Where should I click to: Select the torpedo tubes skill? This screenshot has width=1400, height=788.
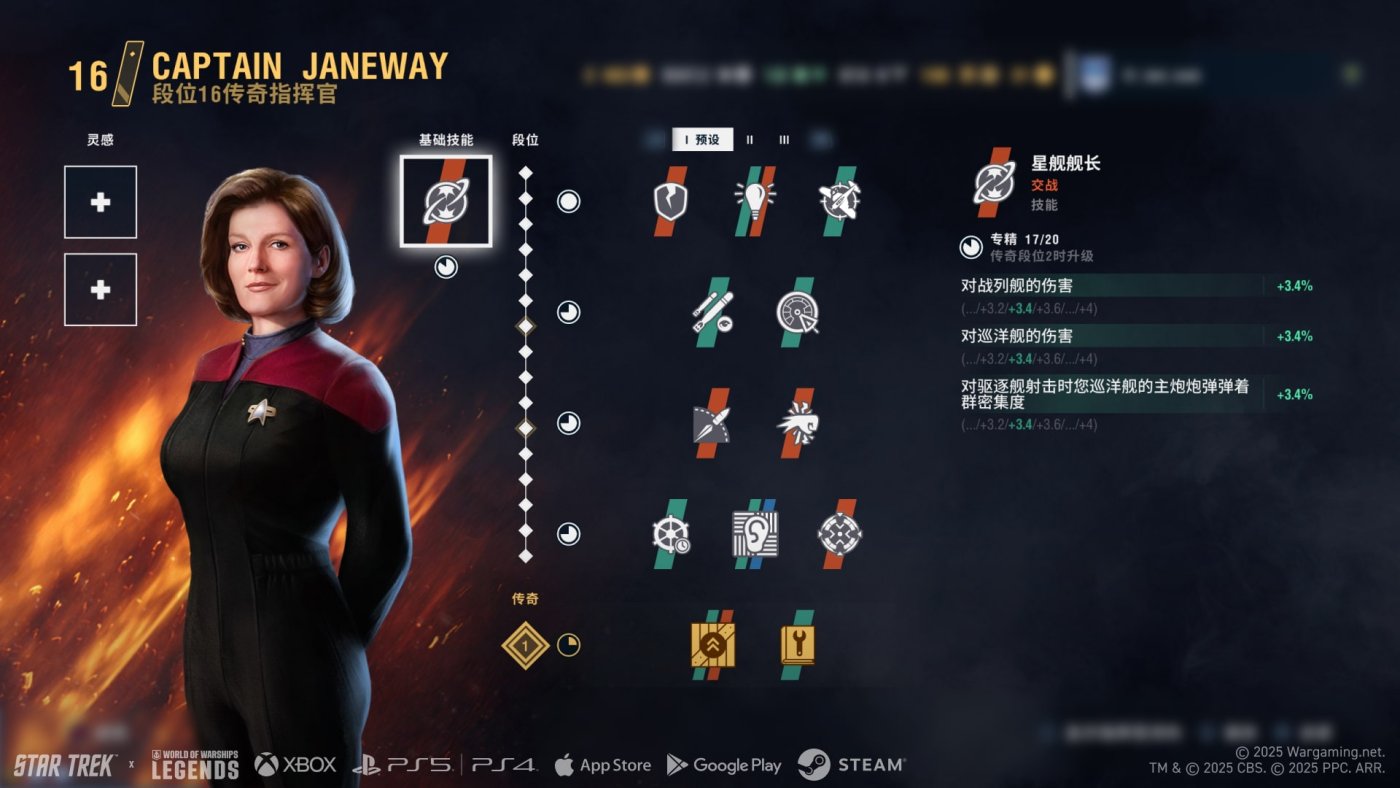point(712,312)
